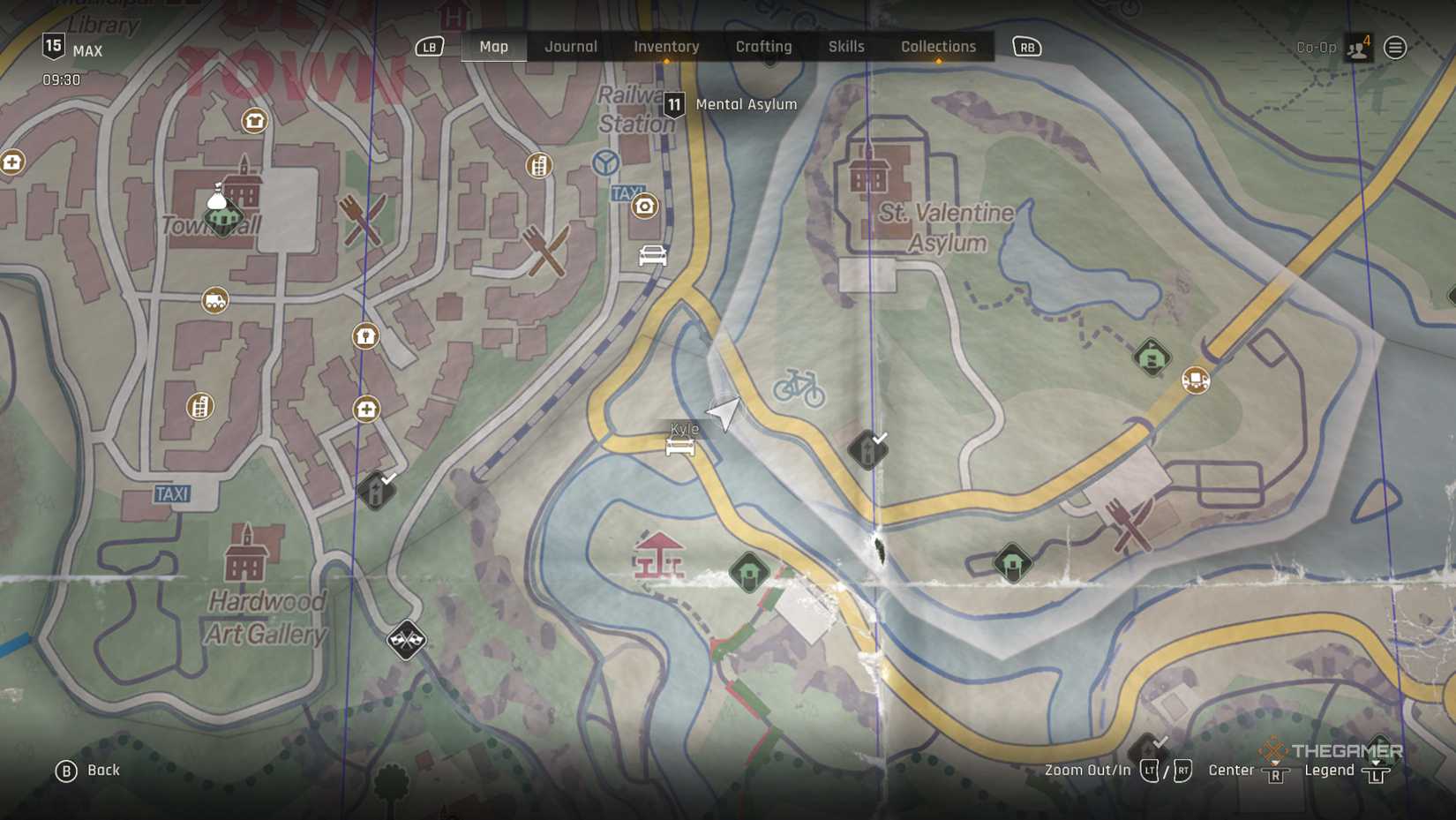Image resolution: width=1456 pixels, height=820 pixels.
Task: Select the camera marker near Railway Station
Action: 645,207
